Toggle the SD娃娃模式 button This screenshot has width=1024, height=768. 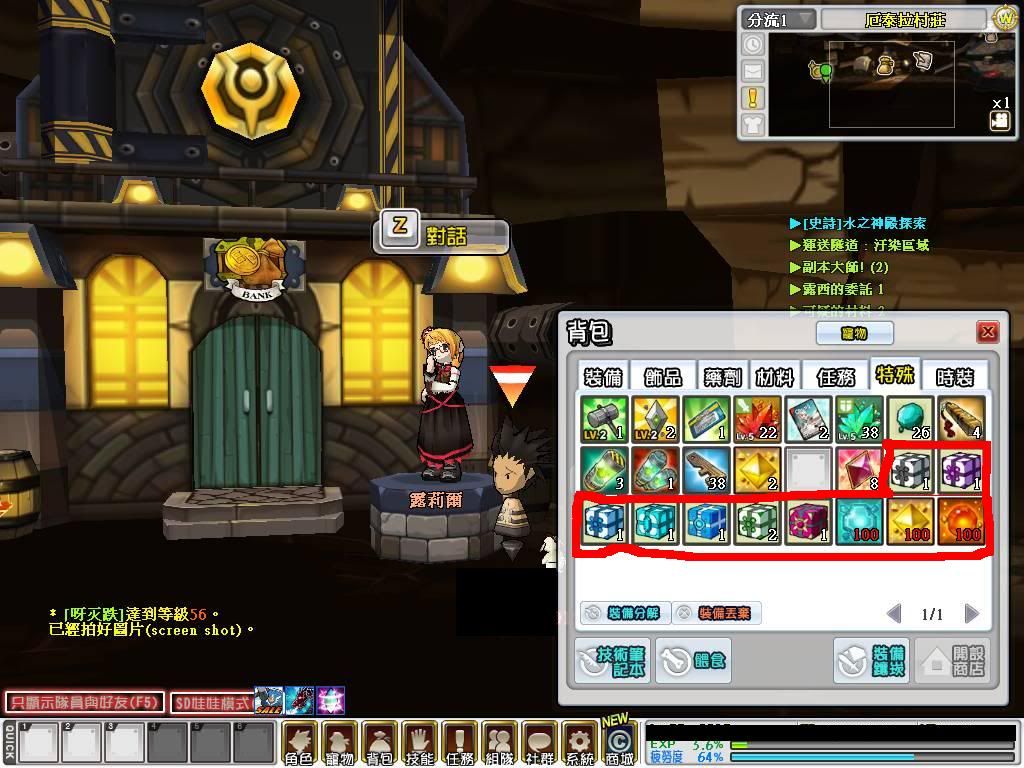point(211,702)
